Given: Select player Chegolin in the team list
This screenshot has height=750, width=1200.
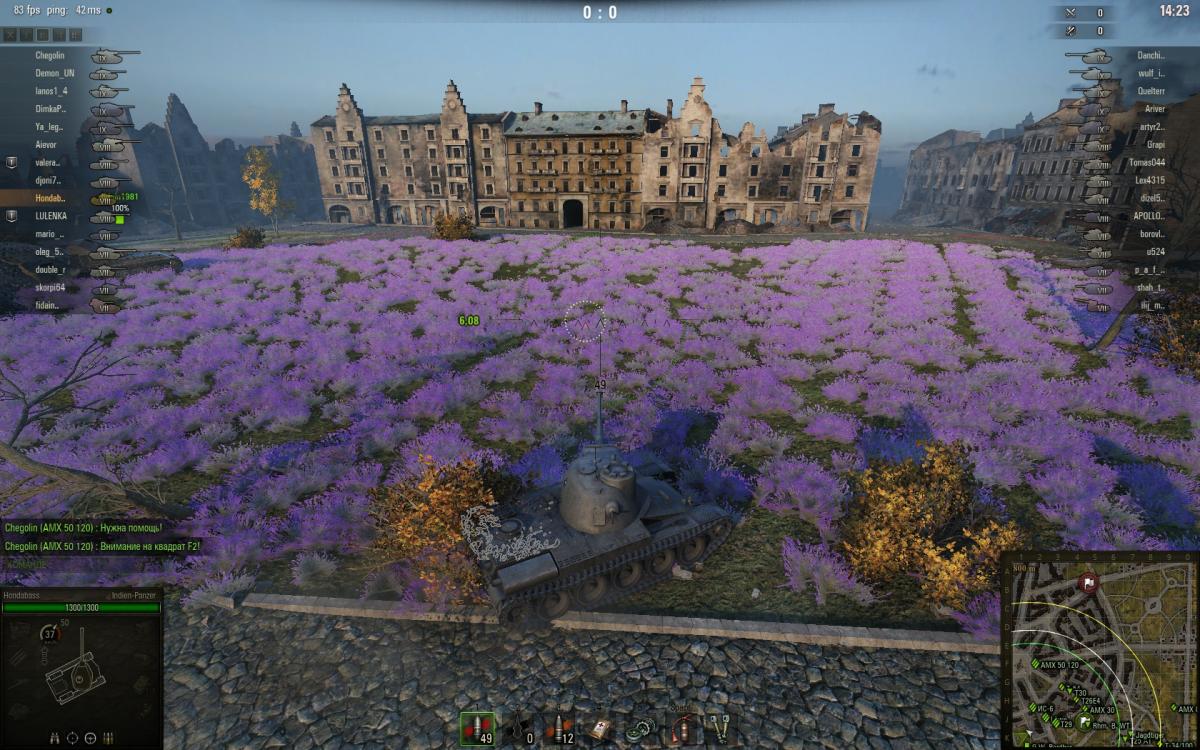Looking at the screenshot, I should (50, 56).
